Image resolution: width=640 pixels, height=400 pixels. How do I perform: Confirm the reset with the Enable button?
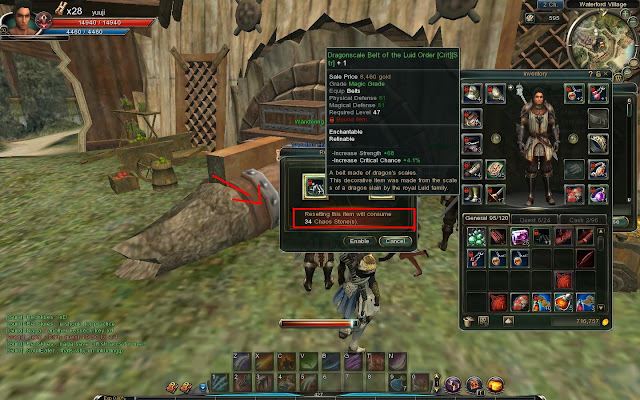(x=360, y=241)
